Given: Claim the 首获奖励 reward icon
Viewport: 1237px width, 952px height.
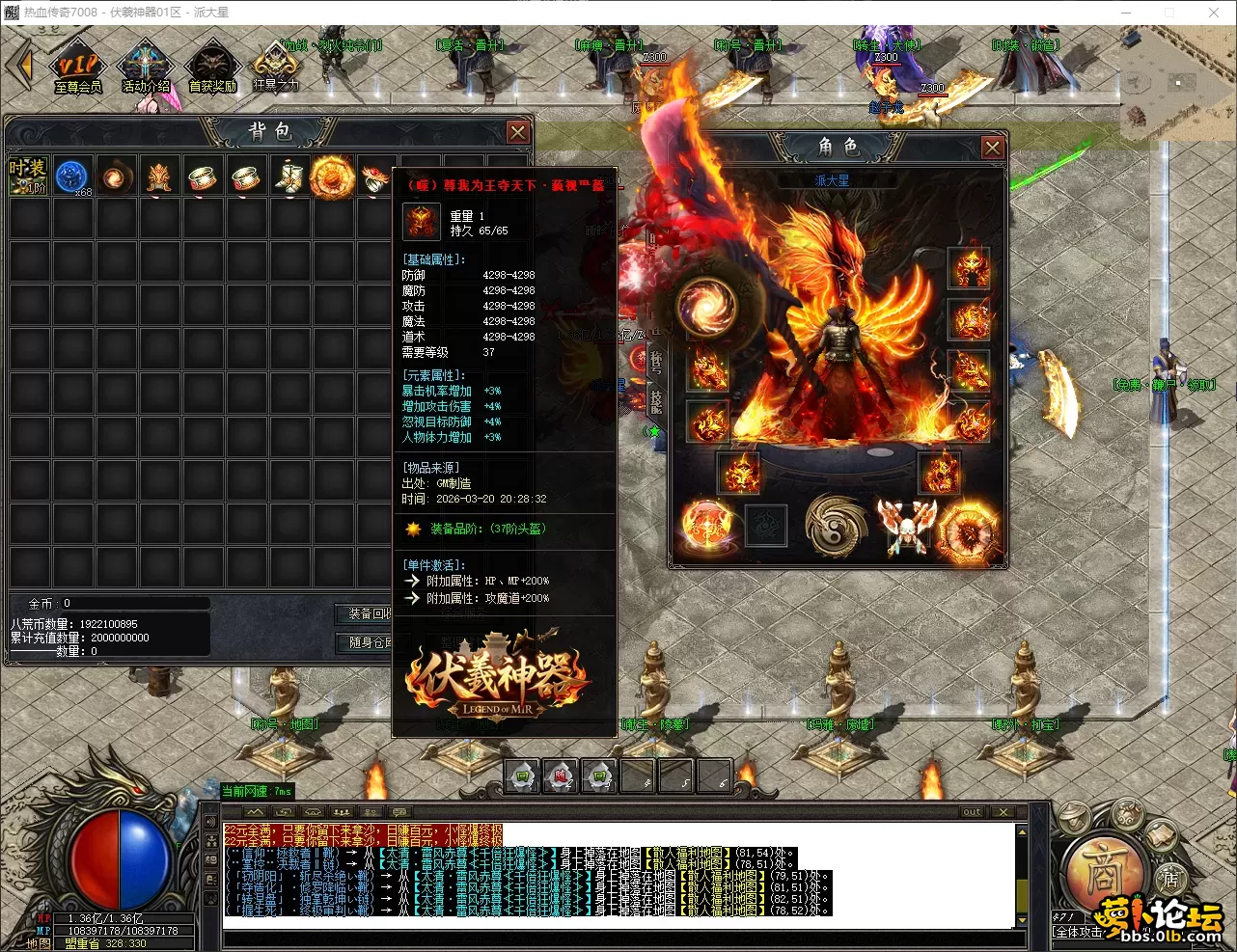Looking at the screenshot, I should pyautogui.click(x=212, y=69).
